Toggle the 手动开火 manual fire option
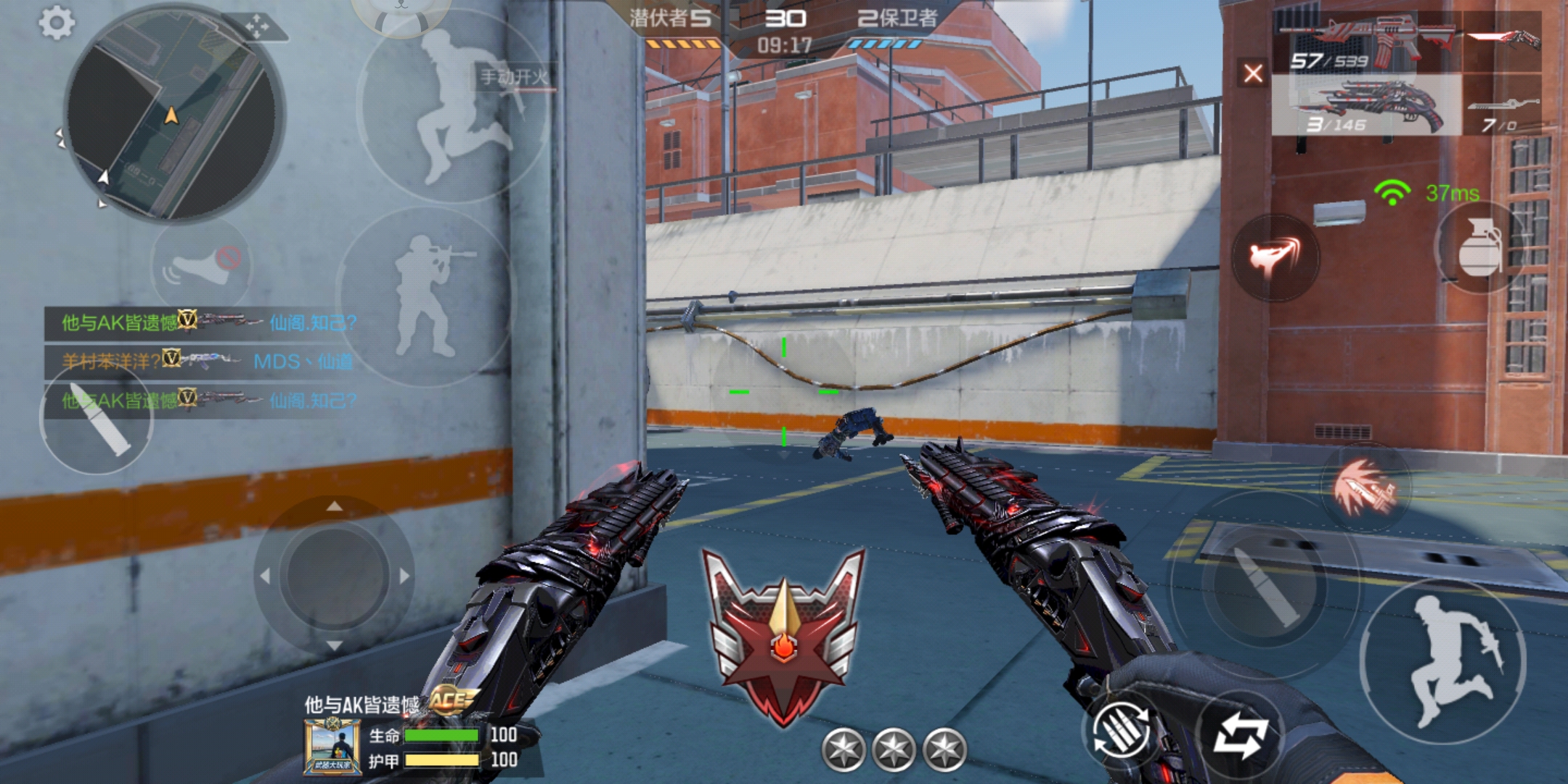1568x784 pixels. (514, 77)
